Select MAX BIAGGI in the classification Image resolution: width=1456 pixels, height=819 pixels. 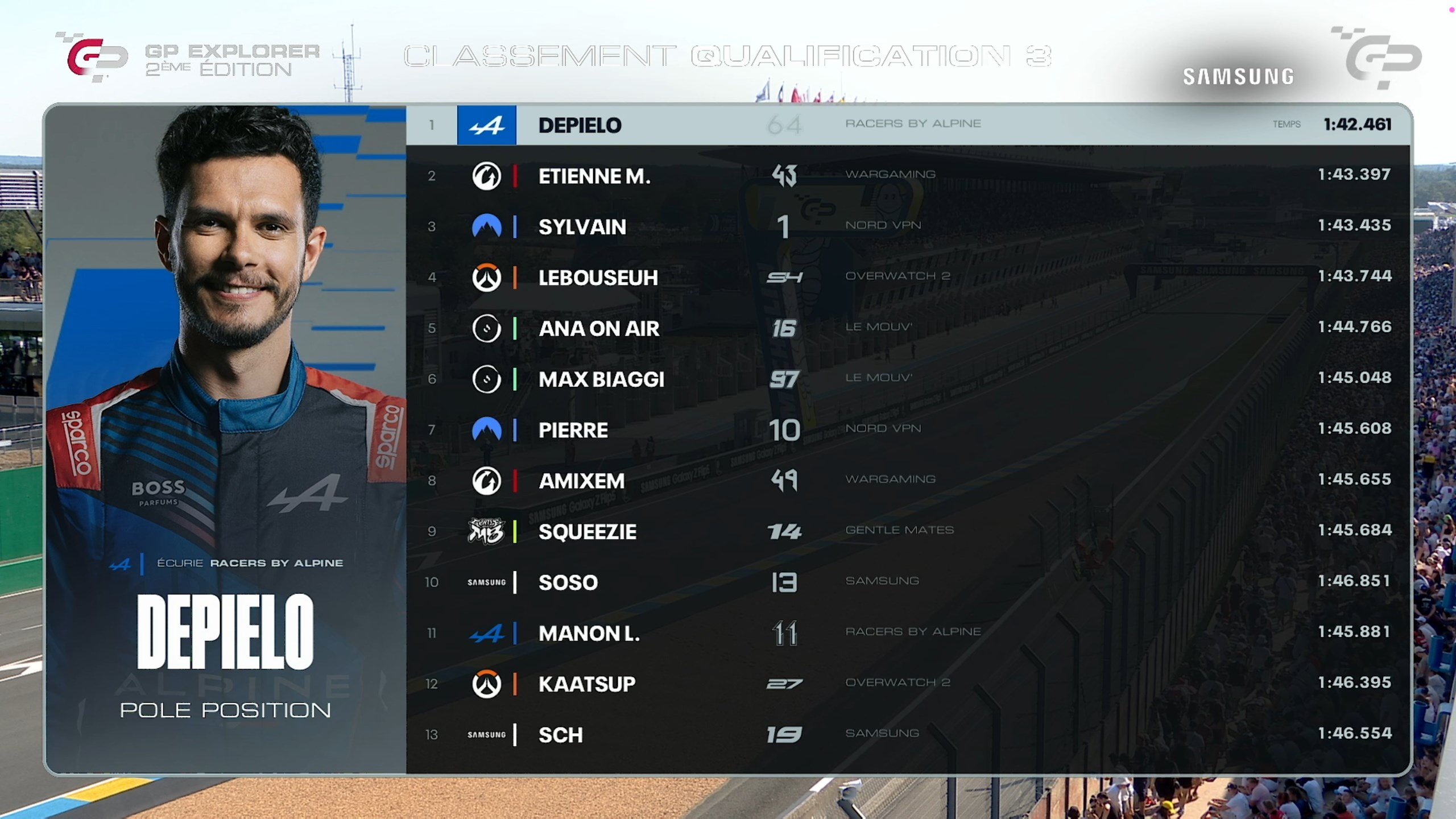(908, 379)
